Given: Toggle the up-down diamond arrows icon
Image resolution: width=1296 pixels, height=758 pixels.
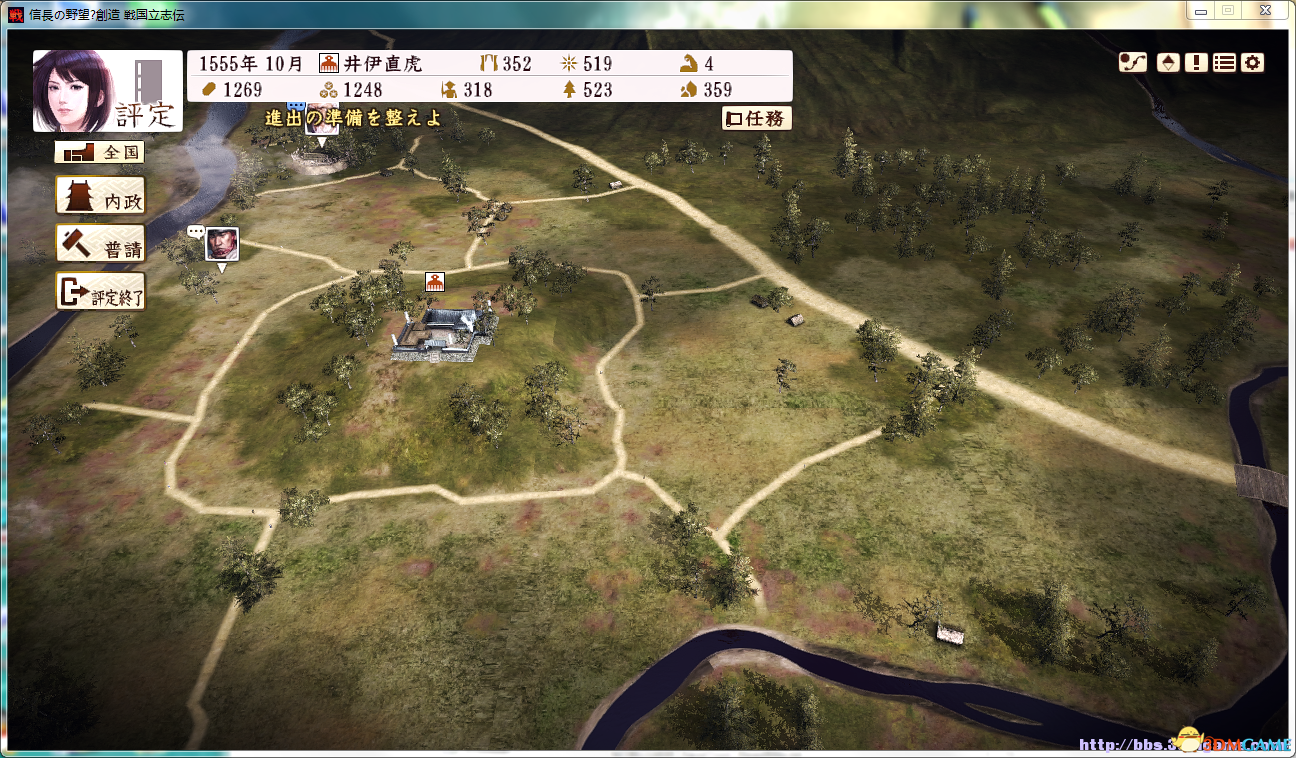Looking at the screenshot, I should pyautogui.click(x=1167, y=62).
